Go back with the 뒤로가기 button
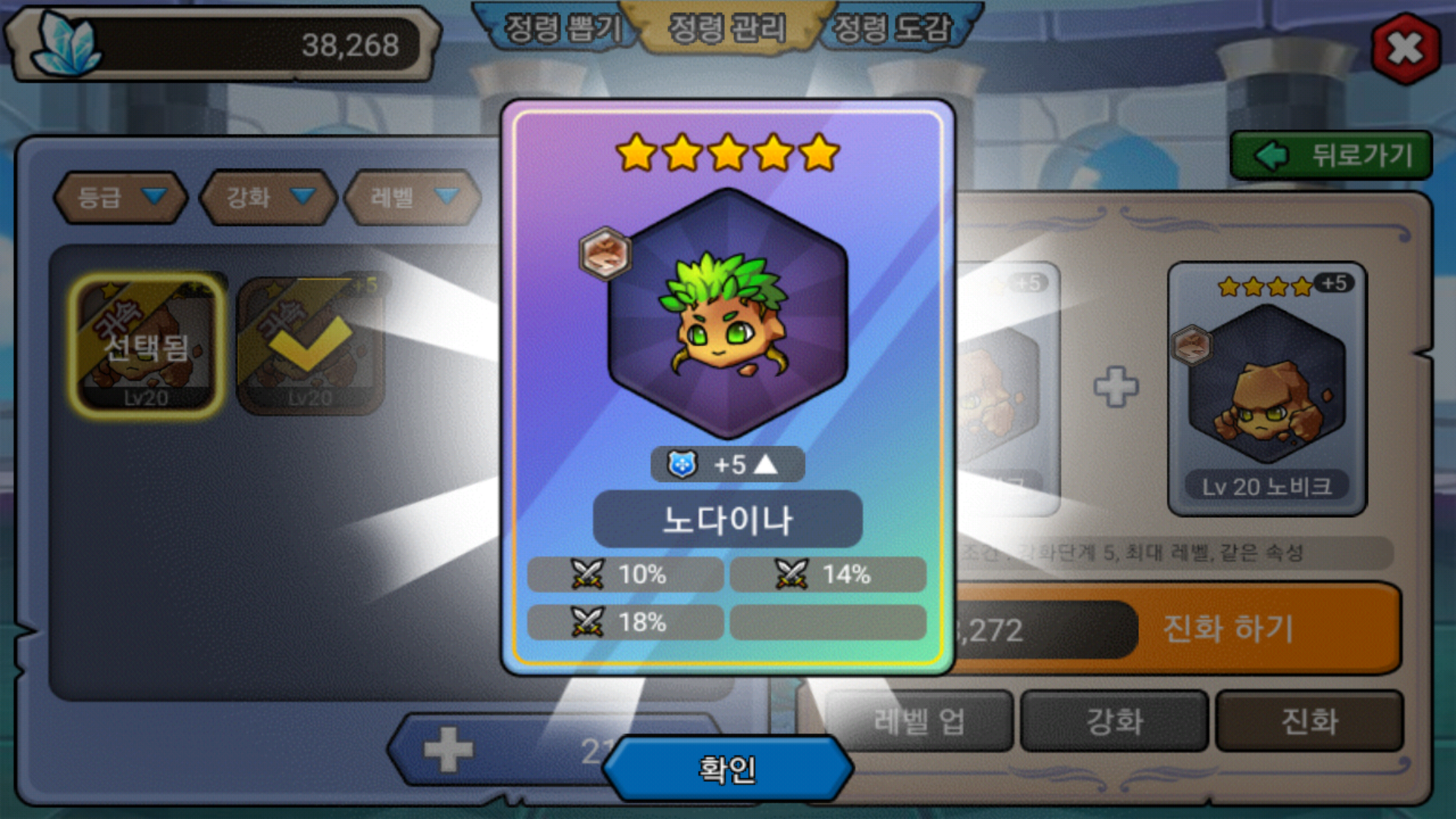Viewport: 1456px width, 819px height. [1332, 155]
